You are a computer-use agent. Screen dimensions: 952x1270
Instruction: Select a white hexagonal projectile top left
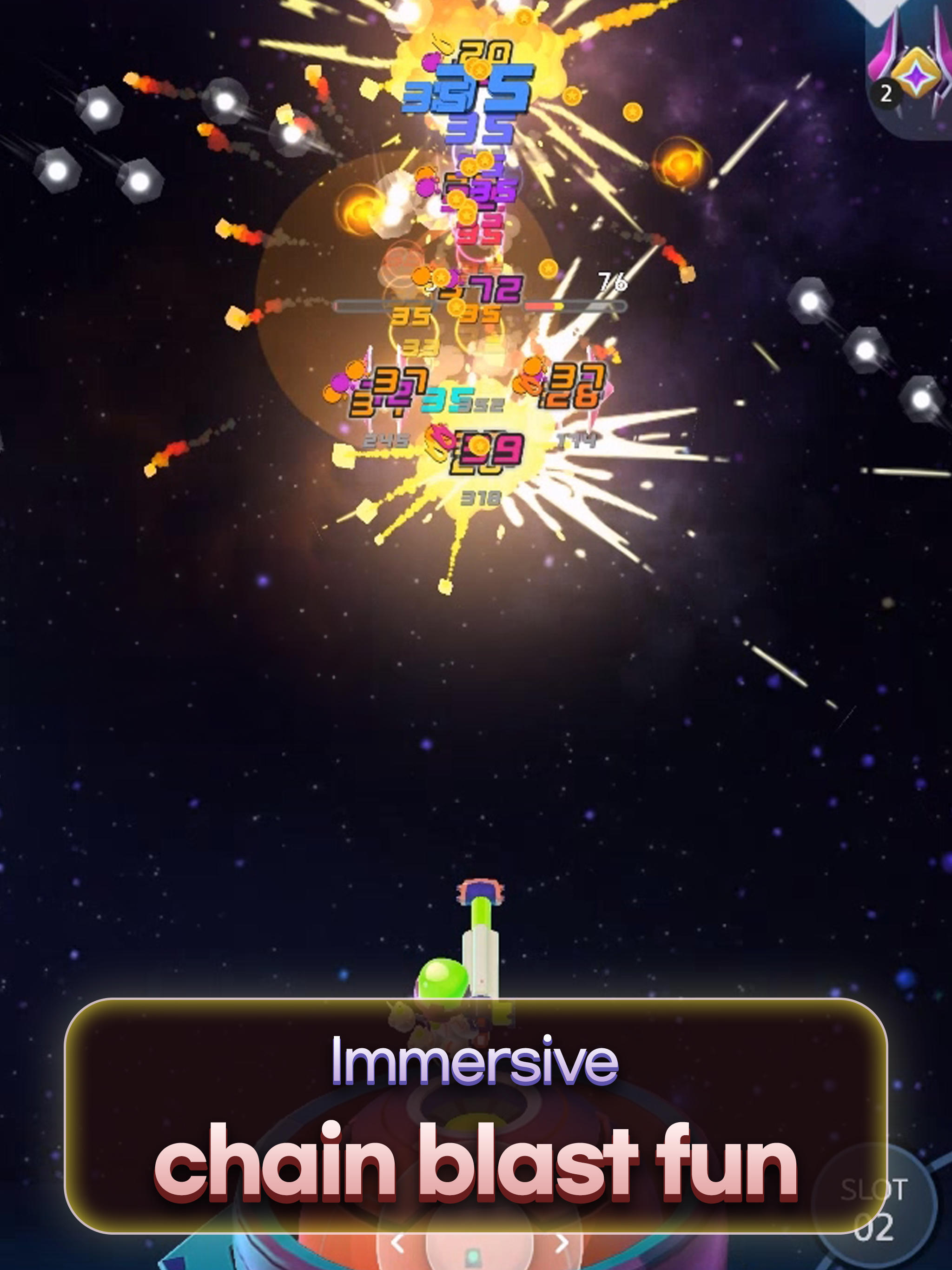click(x=100, y=109)
